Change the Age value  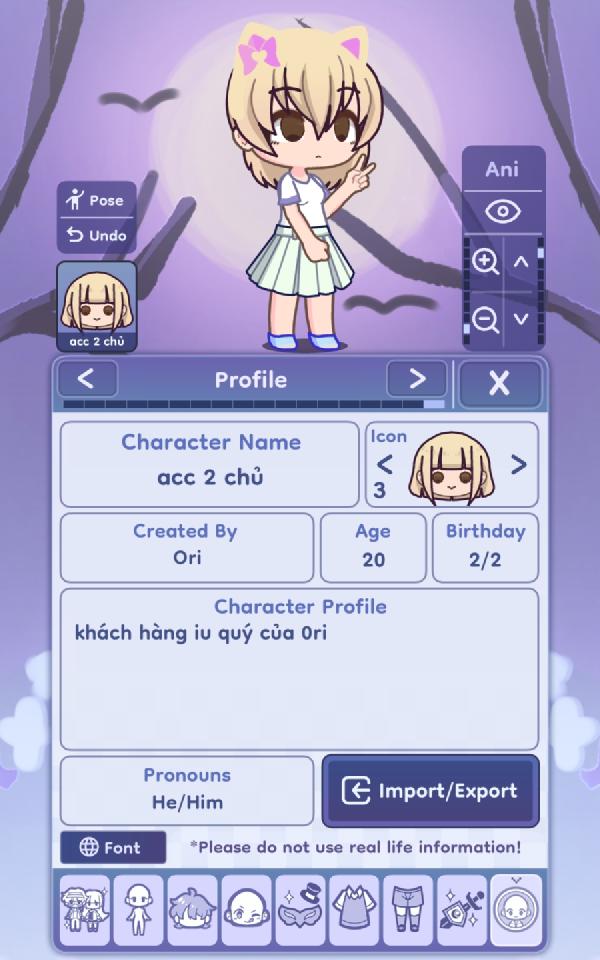(x=373, y=547)
